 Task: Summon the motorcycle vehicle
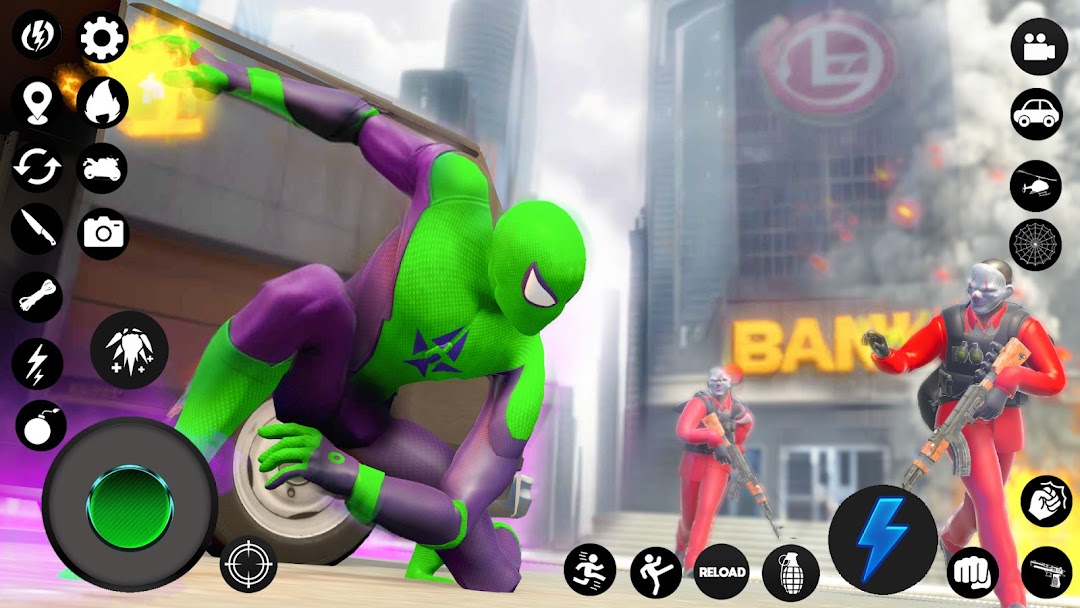pos(103,167)
